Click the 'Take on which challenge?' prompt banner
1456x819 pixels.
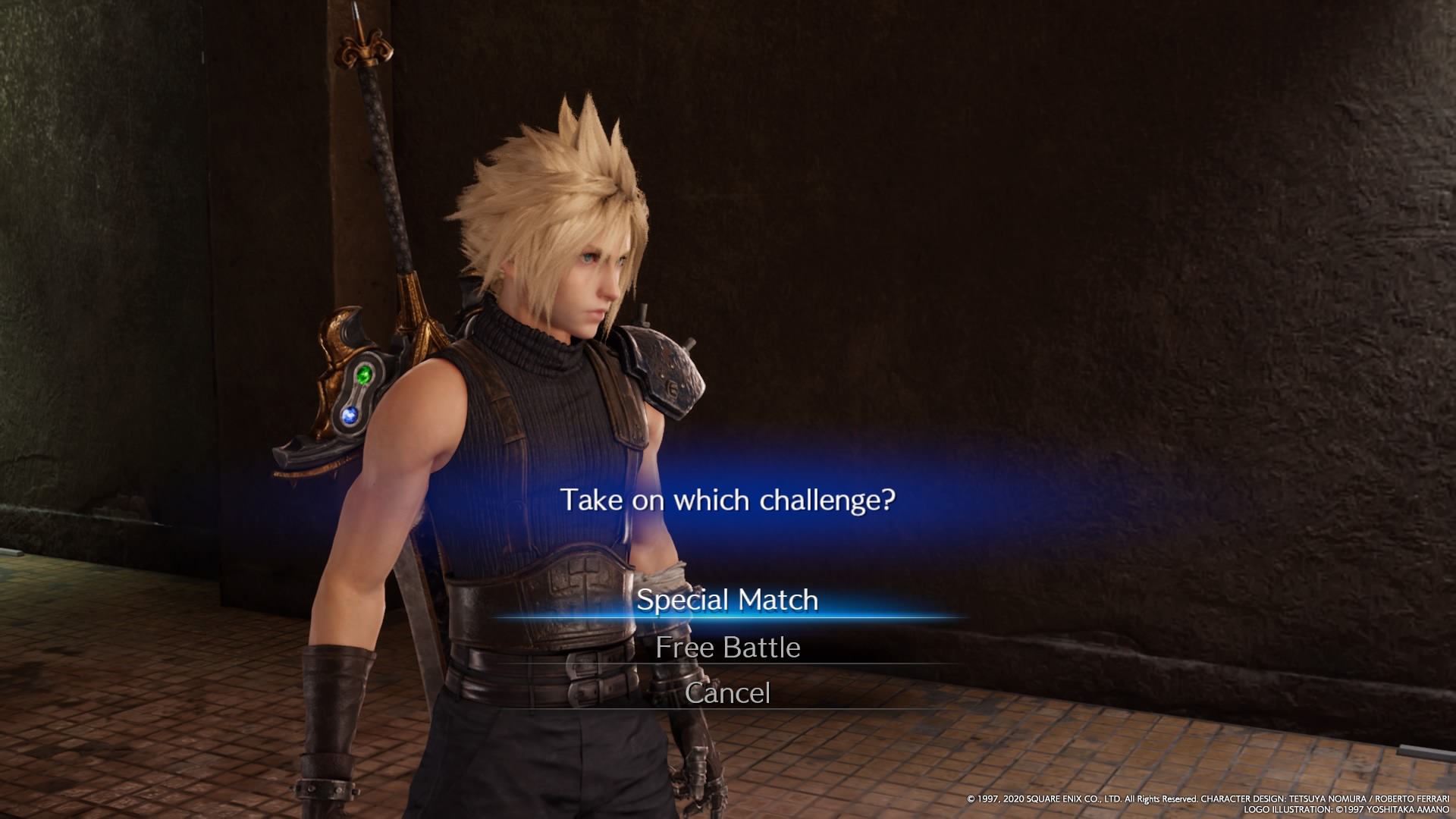[728, 499]
